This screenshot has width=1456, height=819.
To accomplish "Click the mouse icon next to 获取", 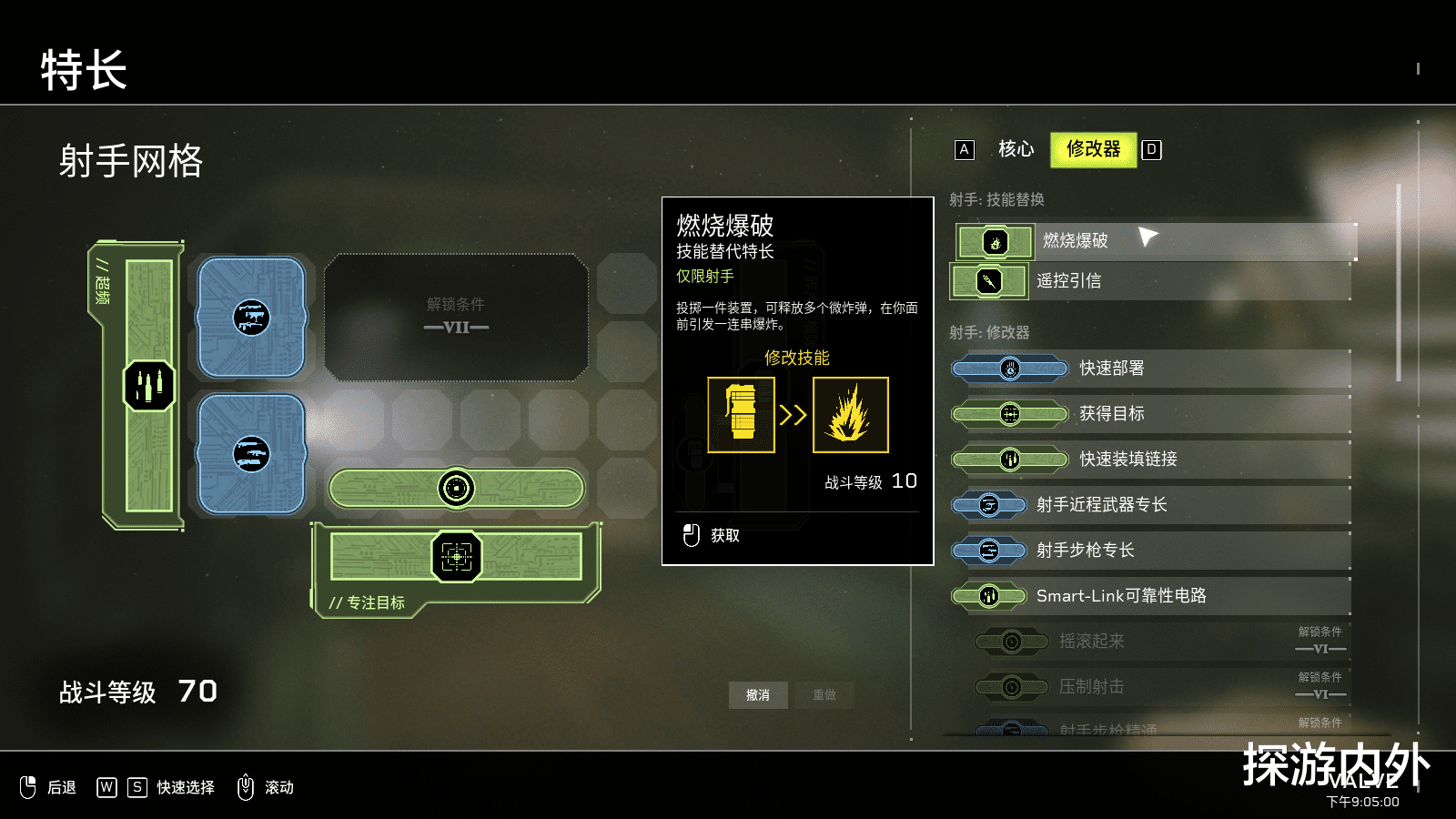I will coord(690,536).
